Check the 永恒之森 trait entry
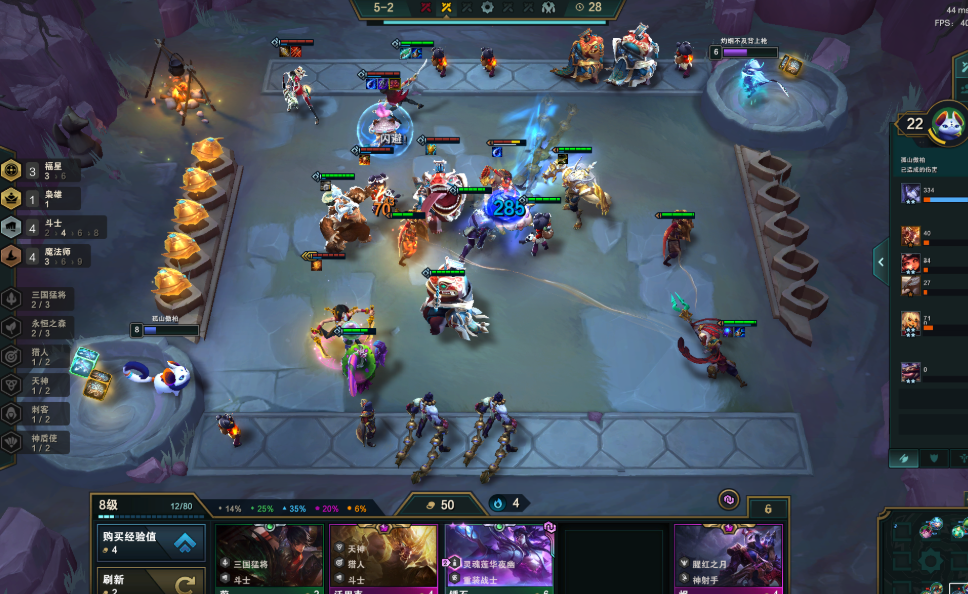 40,327
